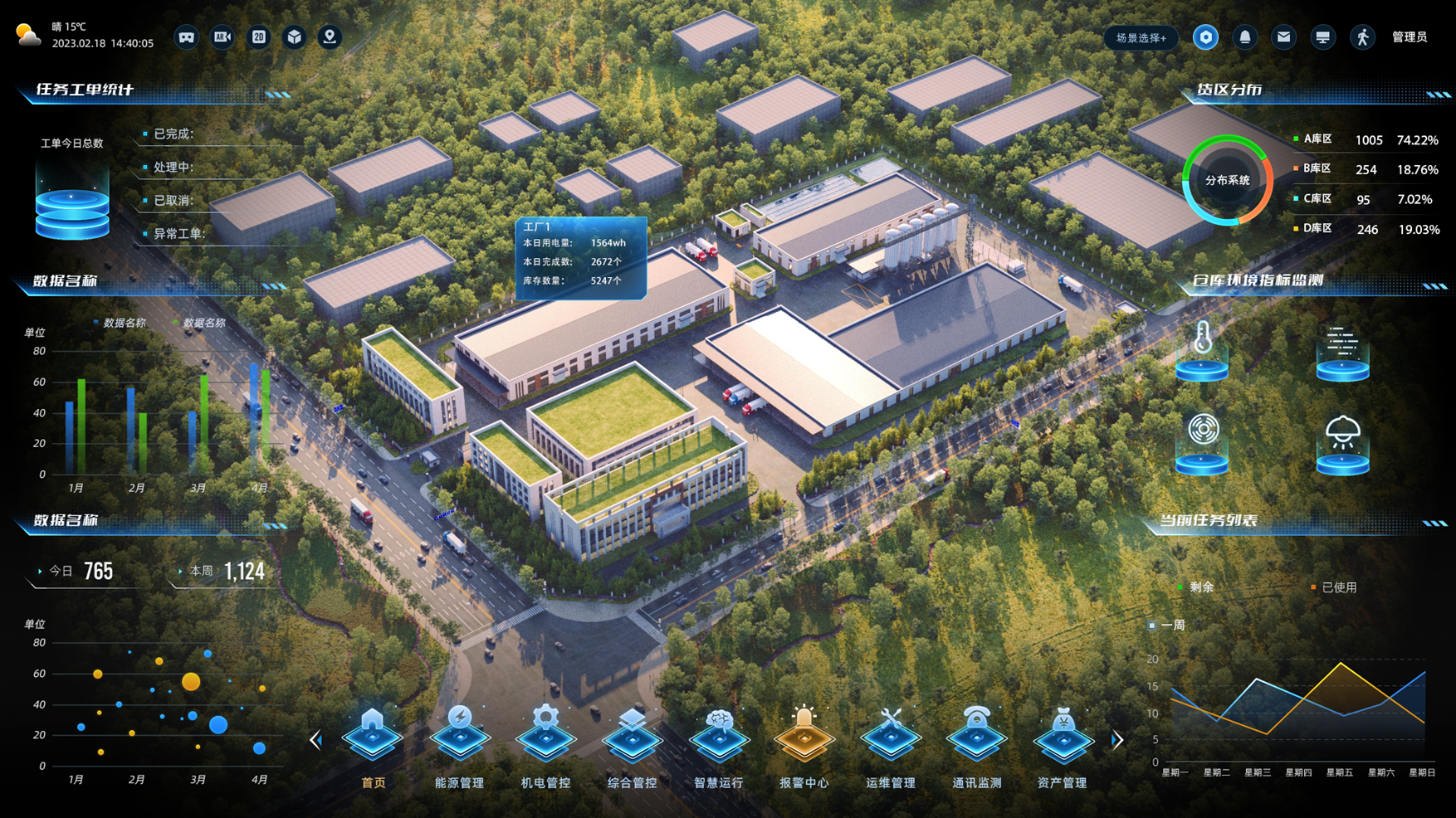This screenshot has height=818, width=1456.
Task: Activate the AR camera mode
Action: tap(222, 37)
